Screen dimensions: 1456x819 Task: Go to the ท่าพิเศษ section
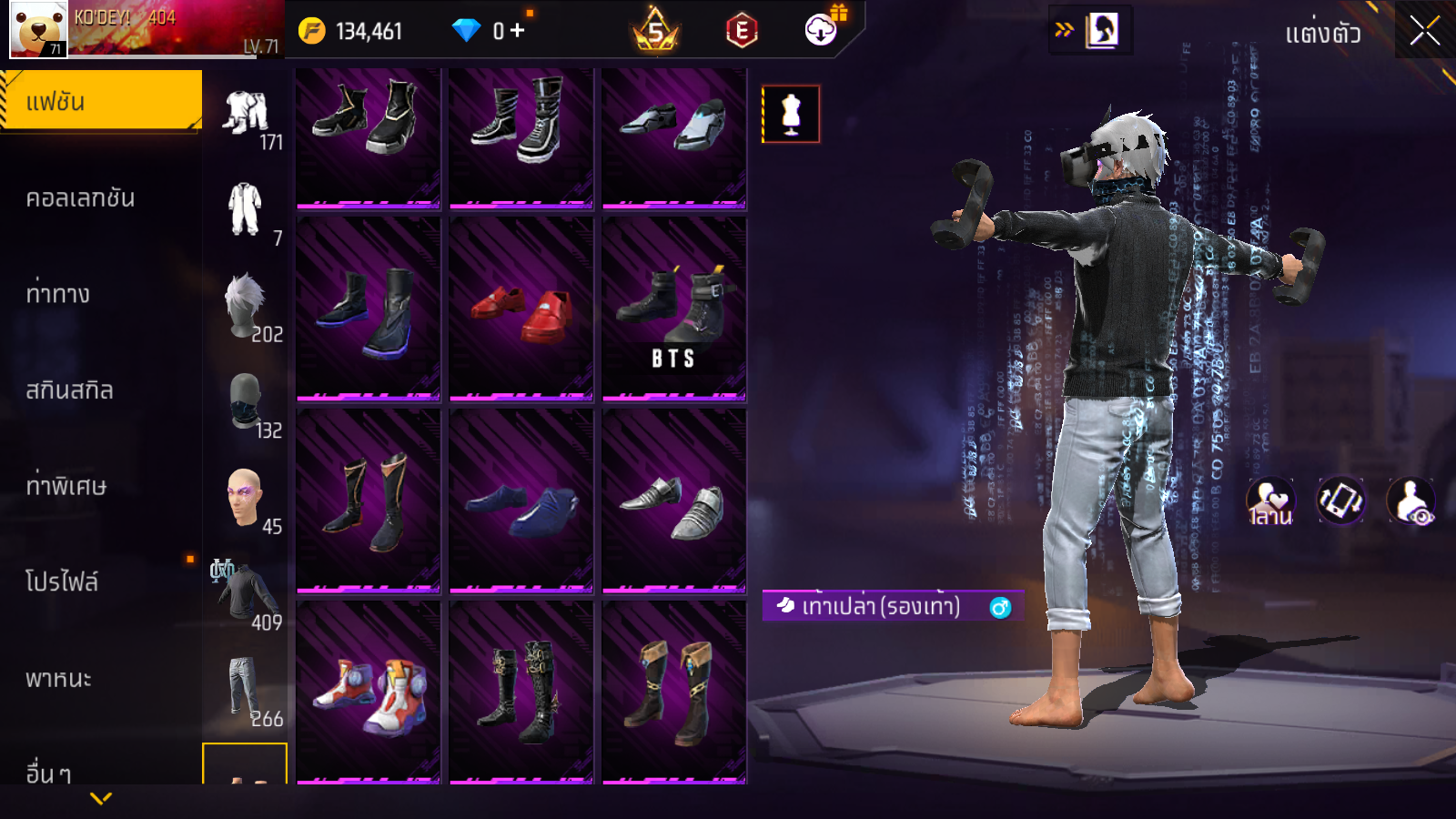(66, 486)
